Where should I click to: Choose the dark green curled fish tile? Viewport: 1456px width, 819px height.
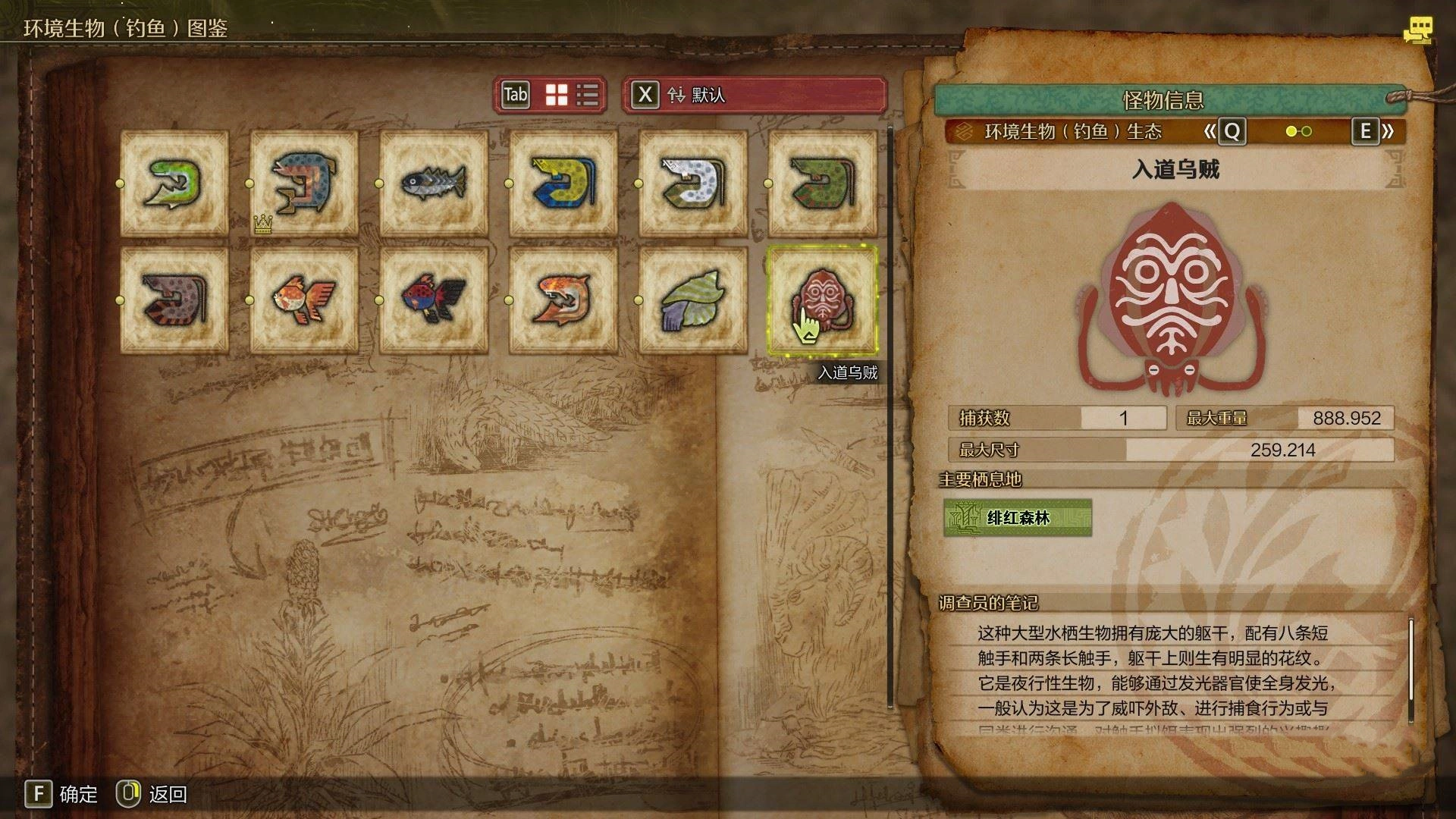[x=822, y=184]
